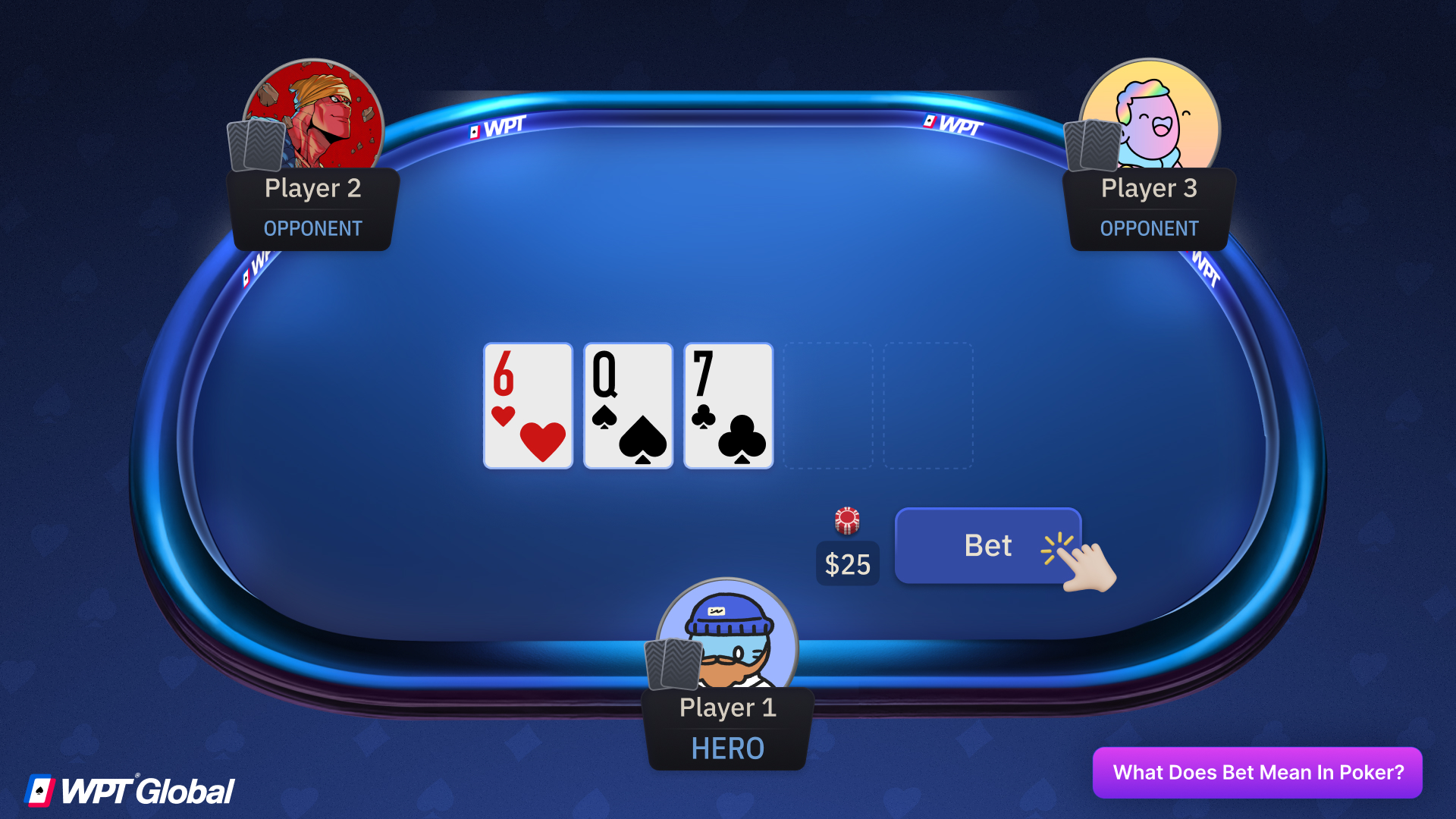Image resolution: width=1456 pixels, height=819 pixels.
Task: Click the seven of clubs community card
Action: point(727,406)
